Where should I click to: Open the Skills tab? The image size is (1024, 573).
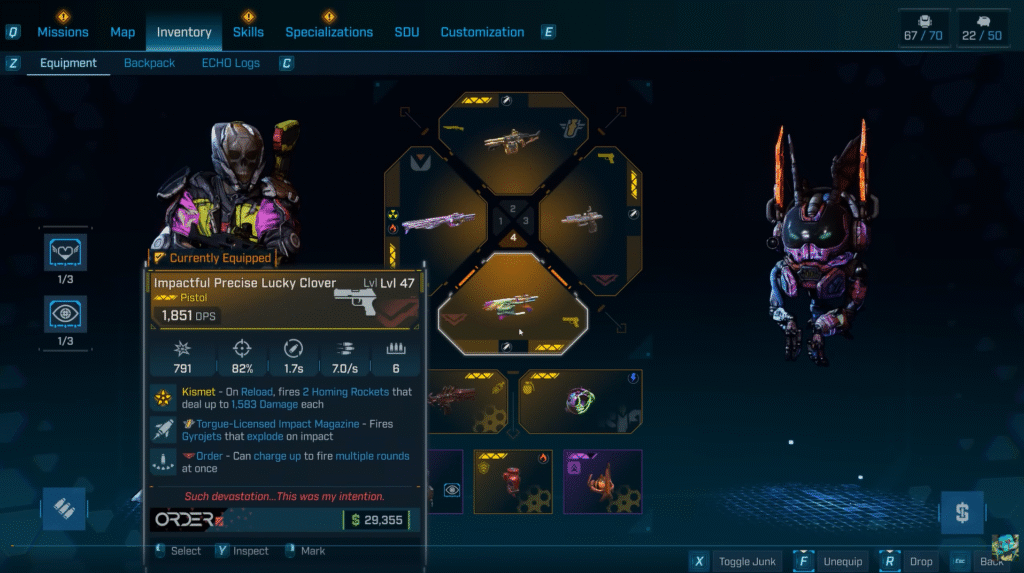tap(248, 32)
